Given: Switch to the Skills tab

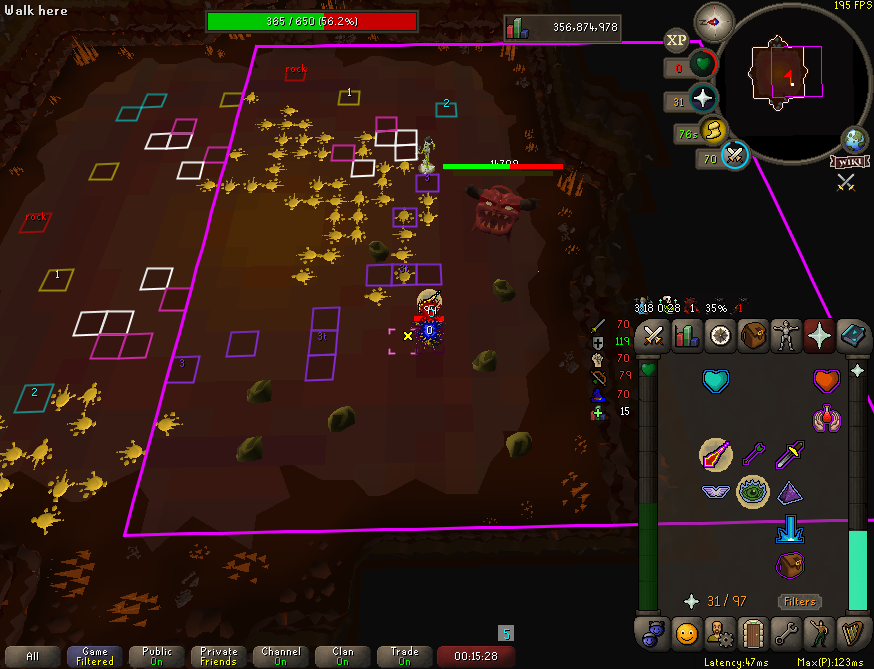Looking at the screenshot, I should pyautogui.click(x=686, y=336).
